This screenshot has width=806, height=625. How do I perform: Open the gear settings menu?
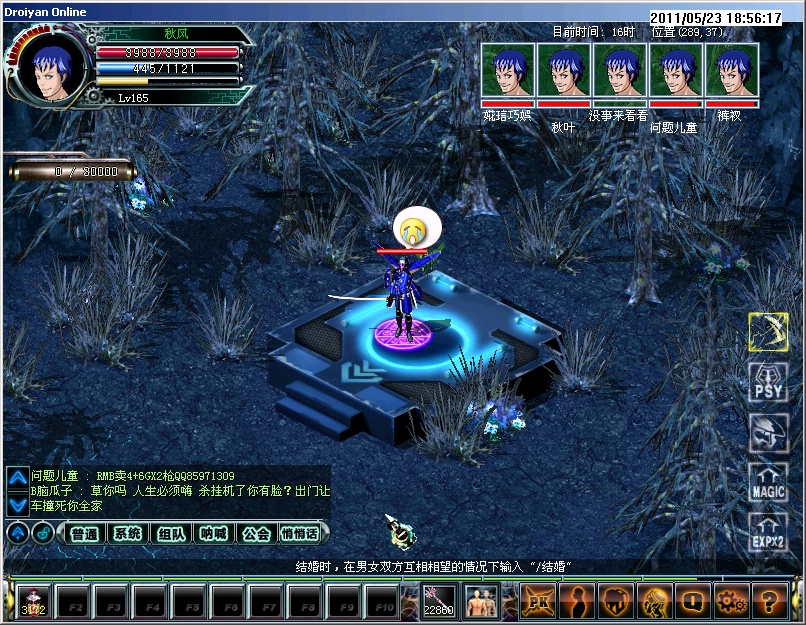pos(731,602)
